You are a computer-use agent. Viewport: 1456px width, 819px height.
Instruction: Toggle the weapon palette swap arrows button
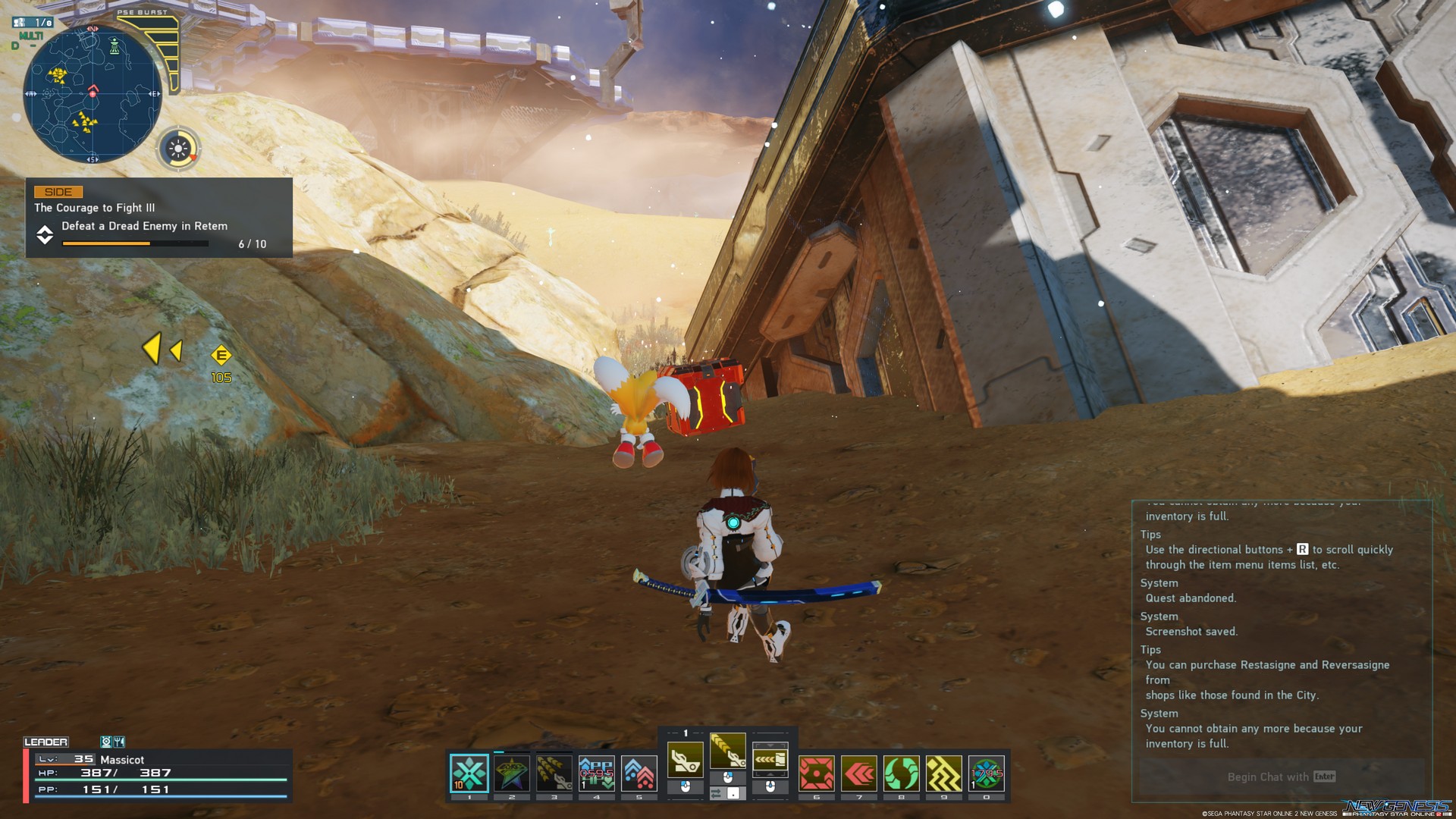pos(717,793)
